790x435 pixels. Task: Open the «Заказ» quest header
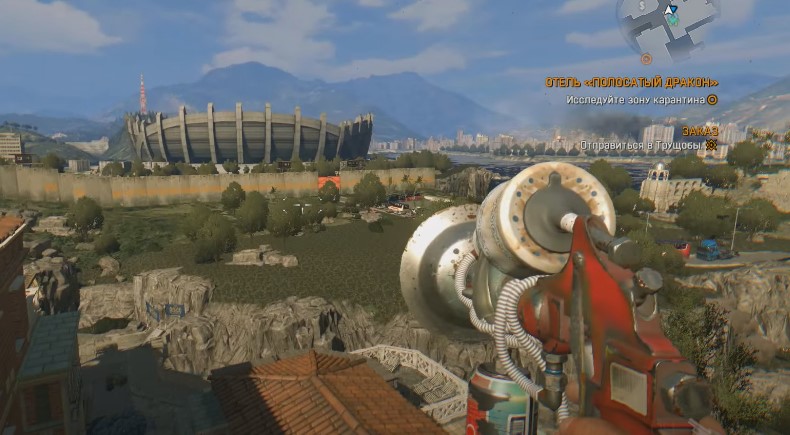point(700,130)
